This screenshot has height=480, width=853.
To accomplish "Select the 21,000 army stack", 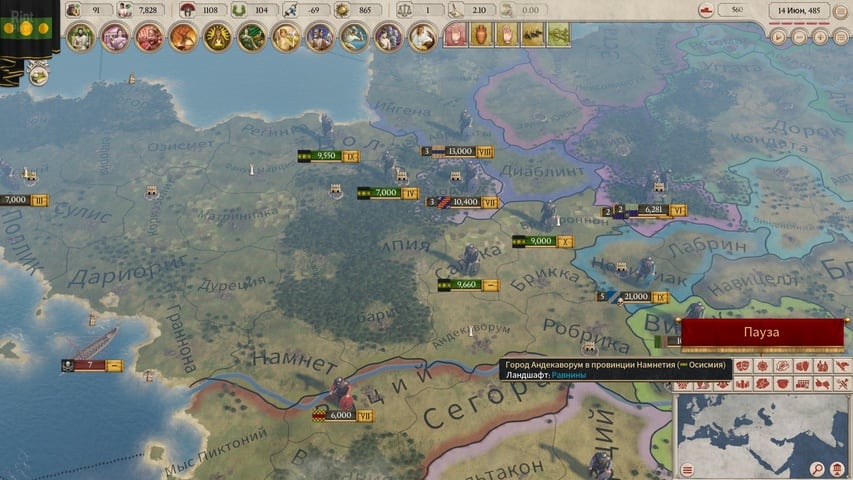I will [636, 297].
